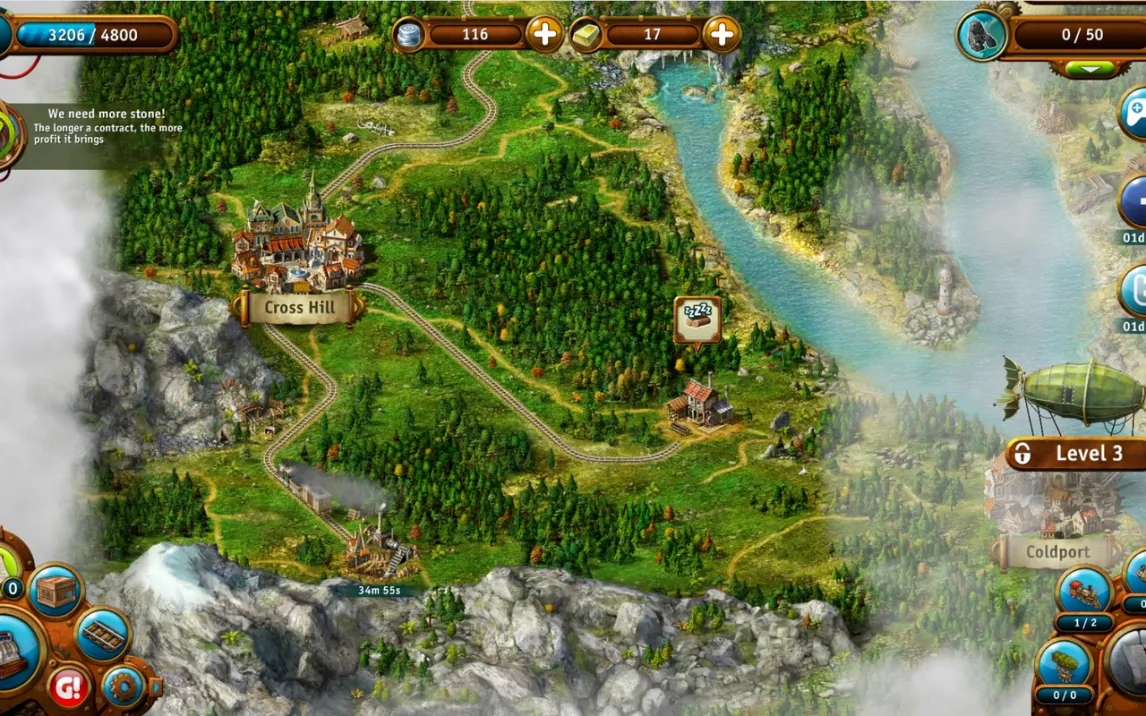
Task: Open the airship list showing 0/0
Action: point(1064,667)
